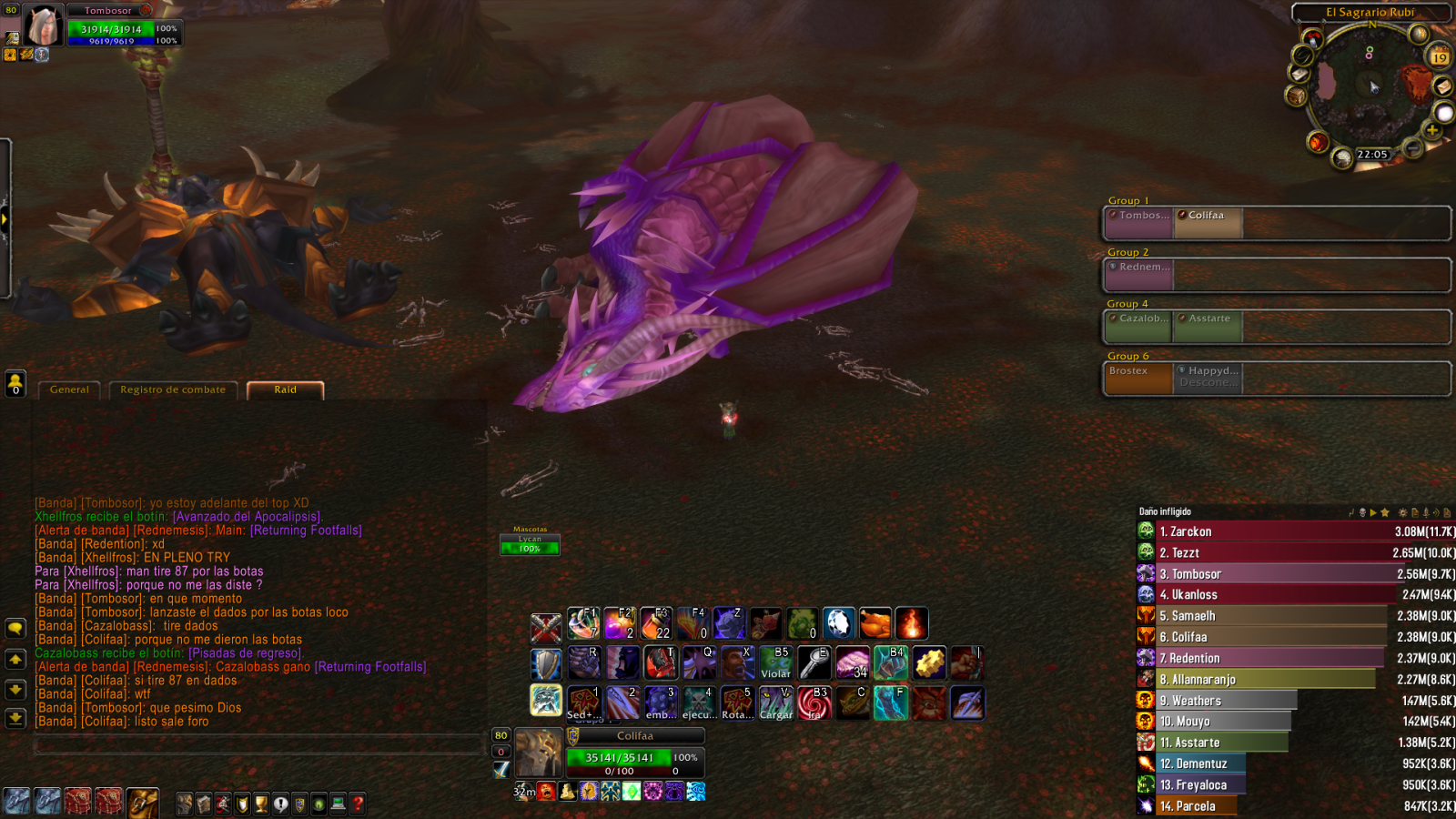1456x819 pixels.
Task: Zoom out the minimap with the minus button
Action: point(1413,147)
